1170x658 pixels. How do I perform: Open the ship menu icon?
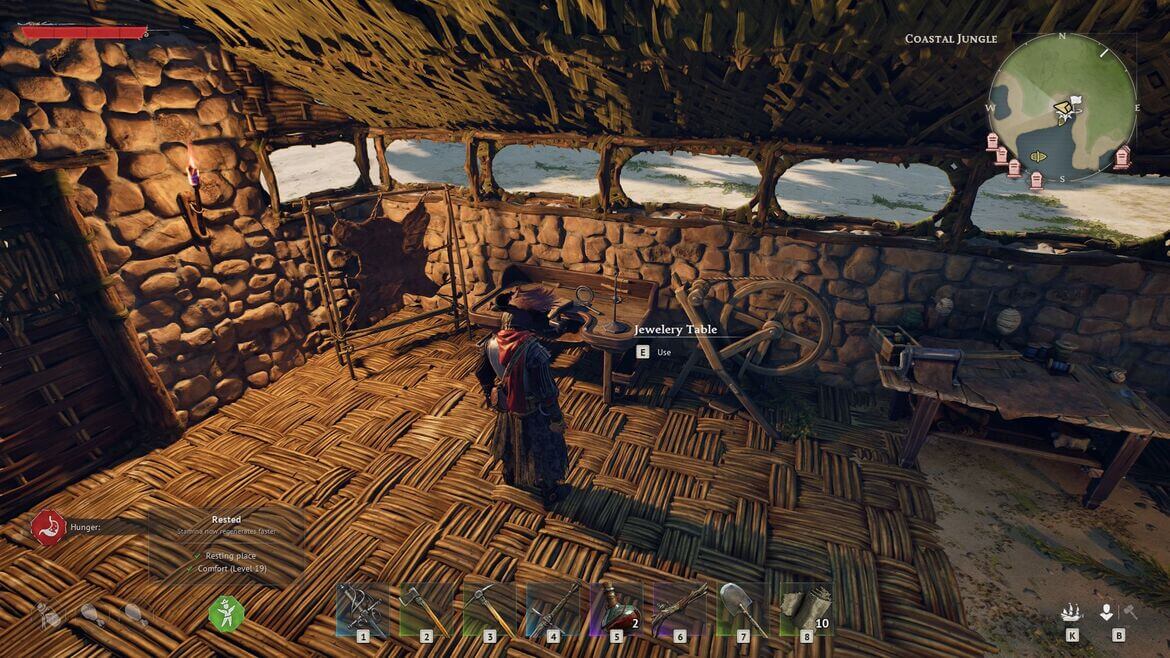point(1073,613)
